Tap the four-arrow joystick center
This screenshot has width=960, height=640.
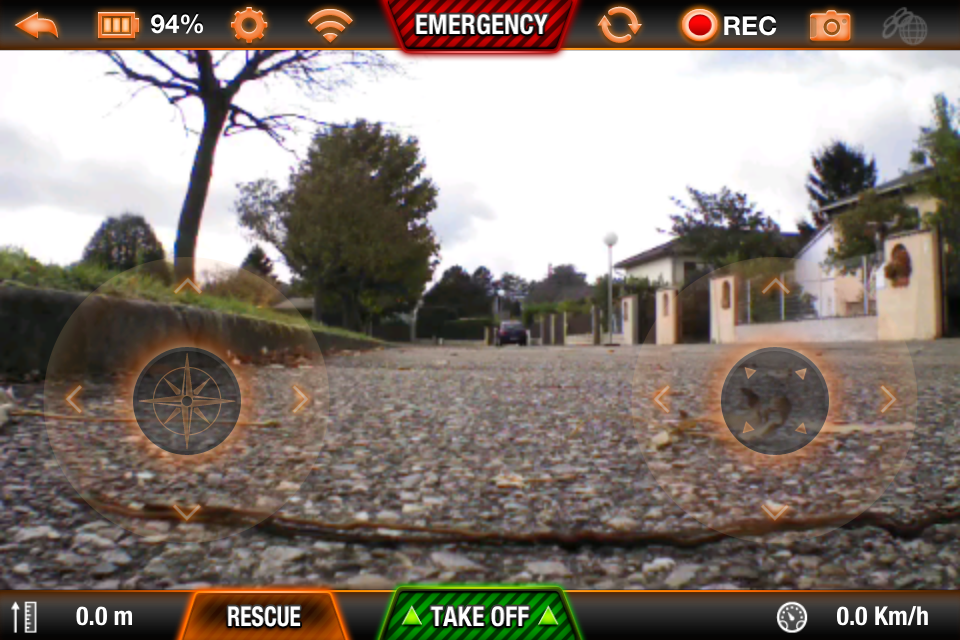775,401
